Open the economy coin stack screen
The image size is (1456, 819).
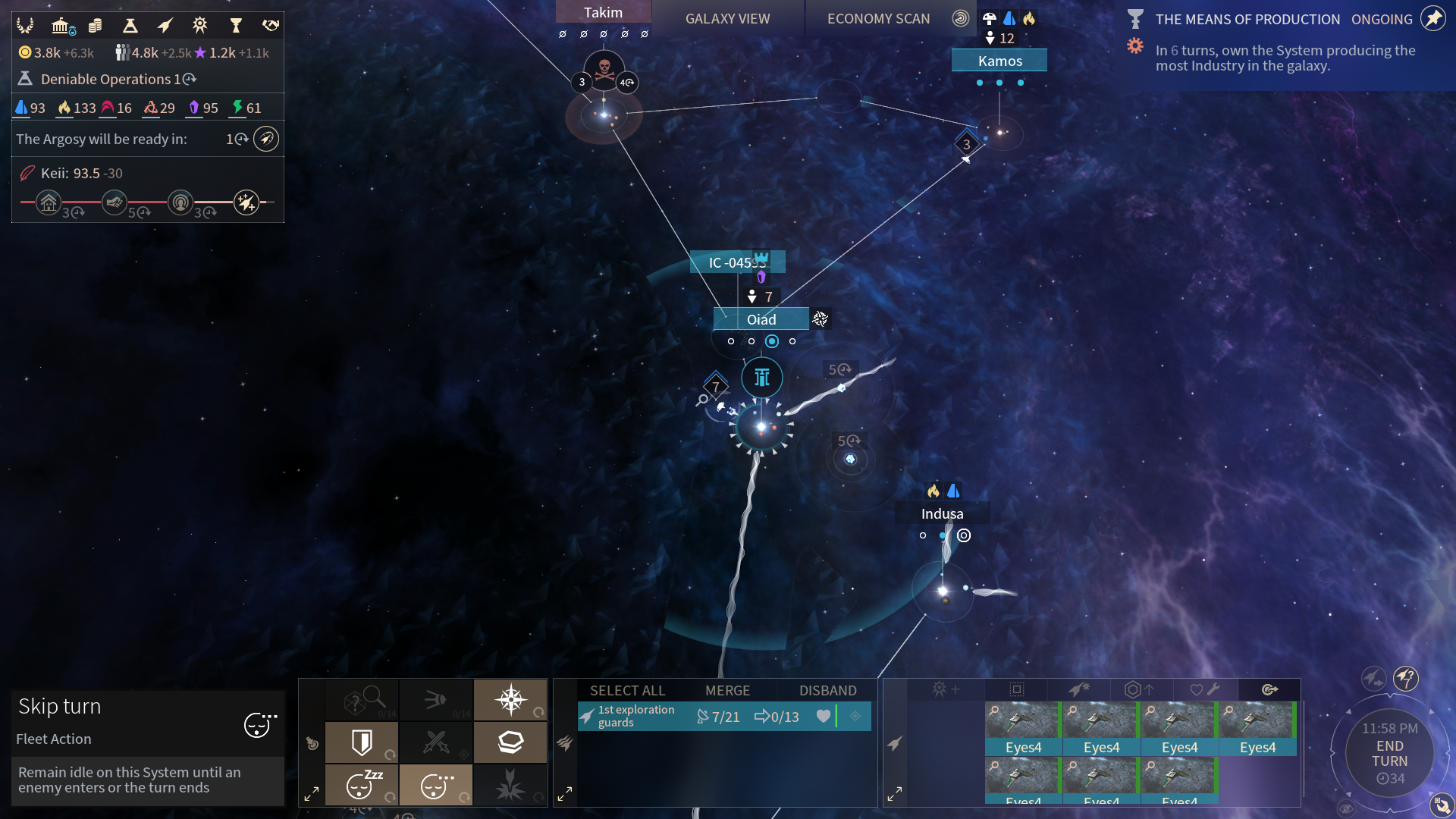(x=96, y=26)
